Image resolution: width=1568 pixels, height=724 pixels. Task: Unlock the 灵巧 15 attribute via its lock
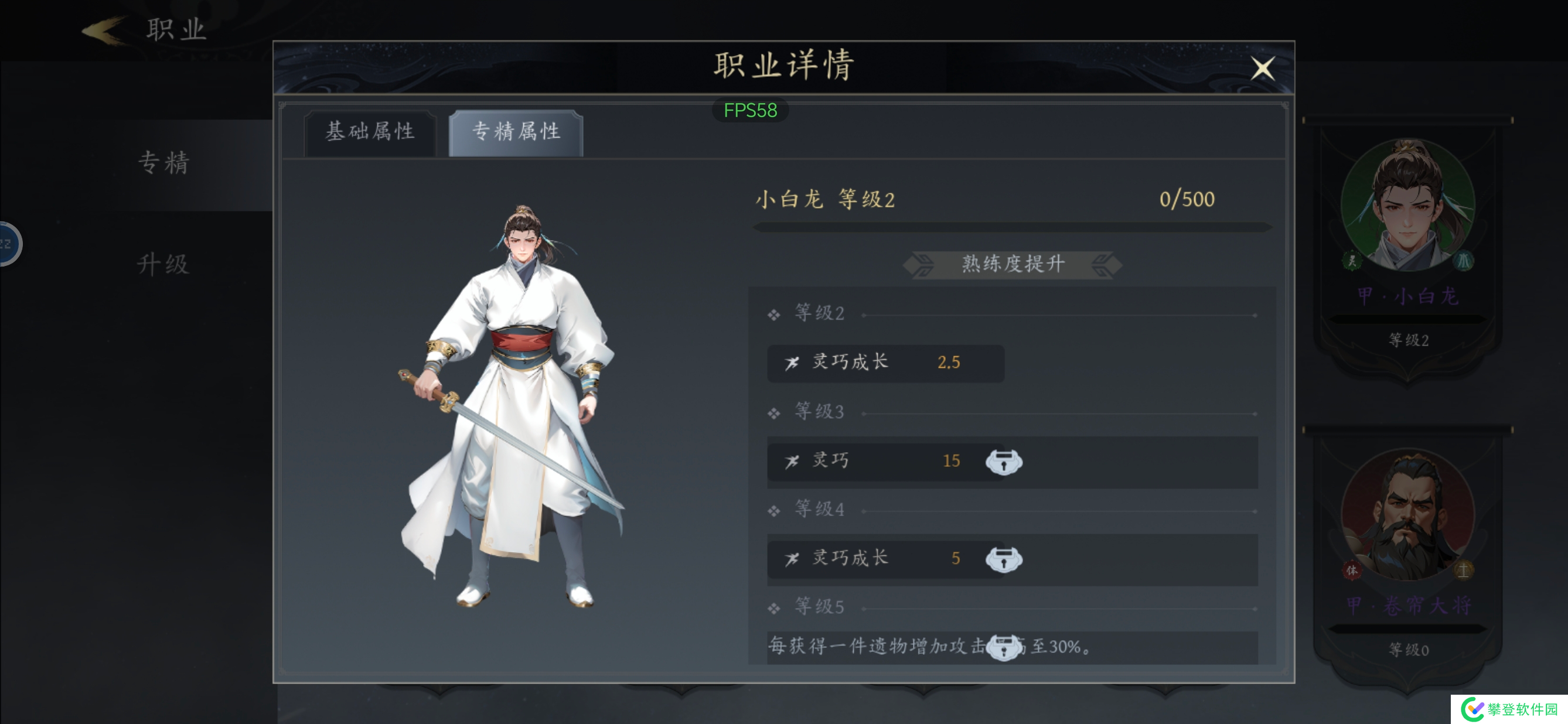pyautogui.click(x=1005, y=462)
